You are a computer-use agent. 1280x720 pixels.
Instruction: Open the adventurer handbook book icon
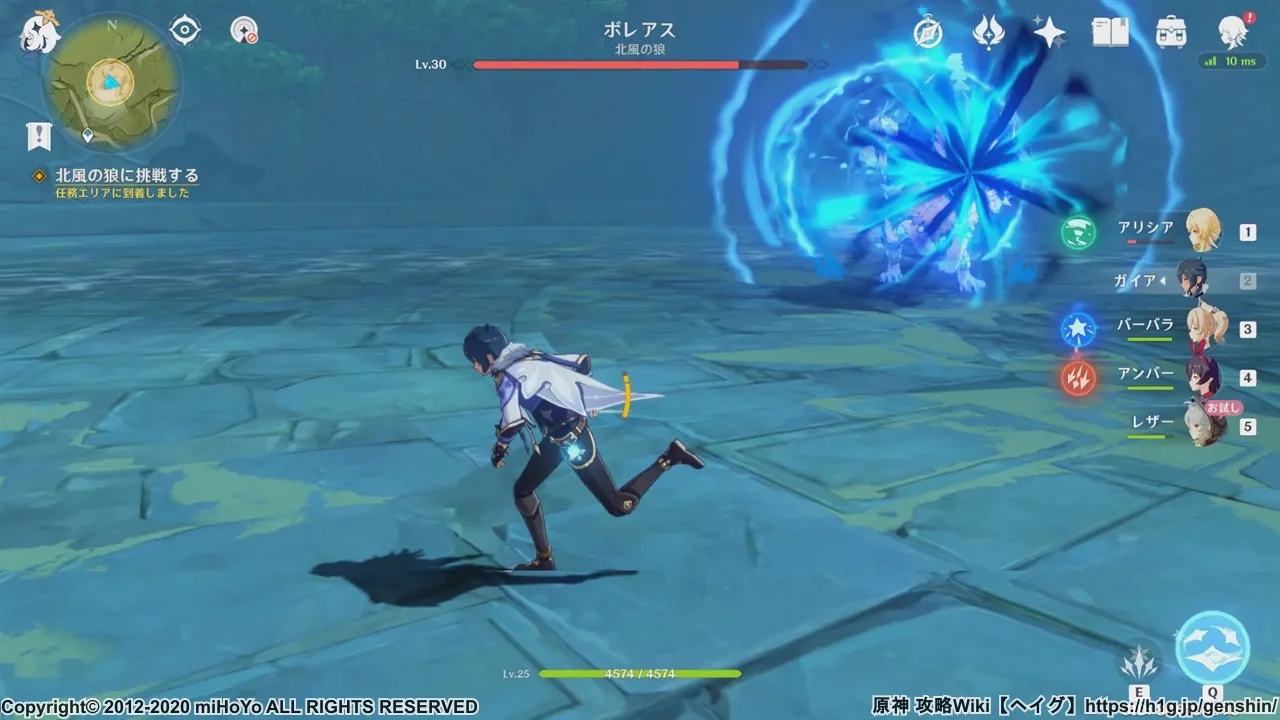click(x=1110, y=33)
